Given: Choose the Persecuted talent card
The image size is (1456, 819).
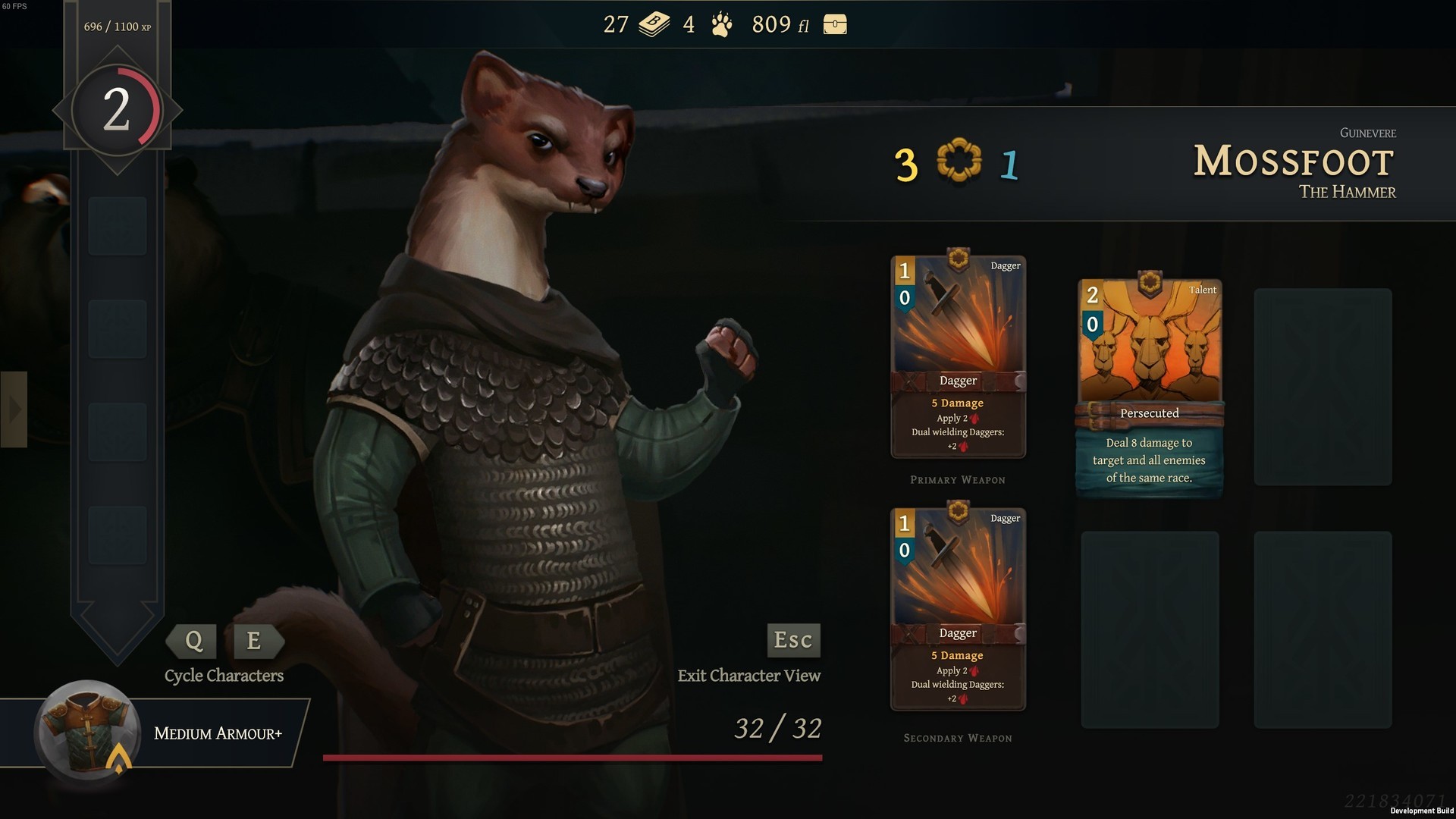Looking at the screenshot, I should pyautogui.click(x=1149, y=387).
